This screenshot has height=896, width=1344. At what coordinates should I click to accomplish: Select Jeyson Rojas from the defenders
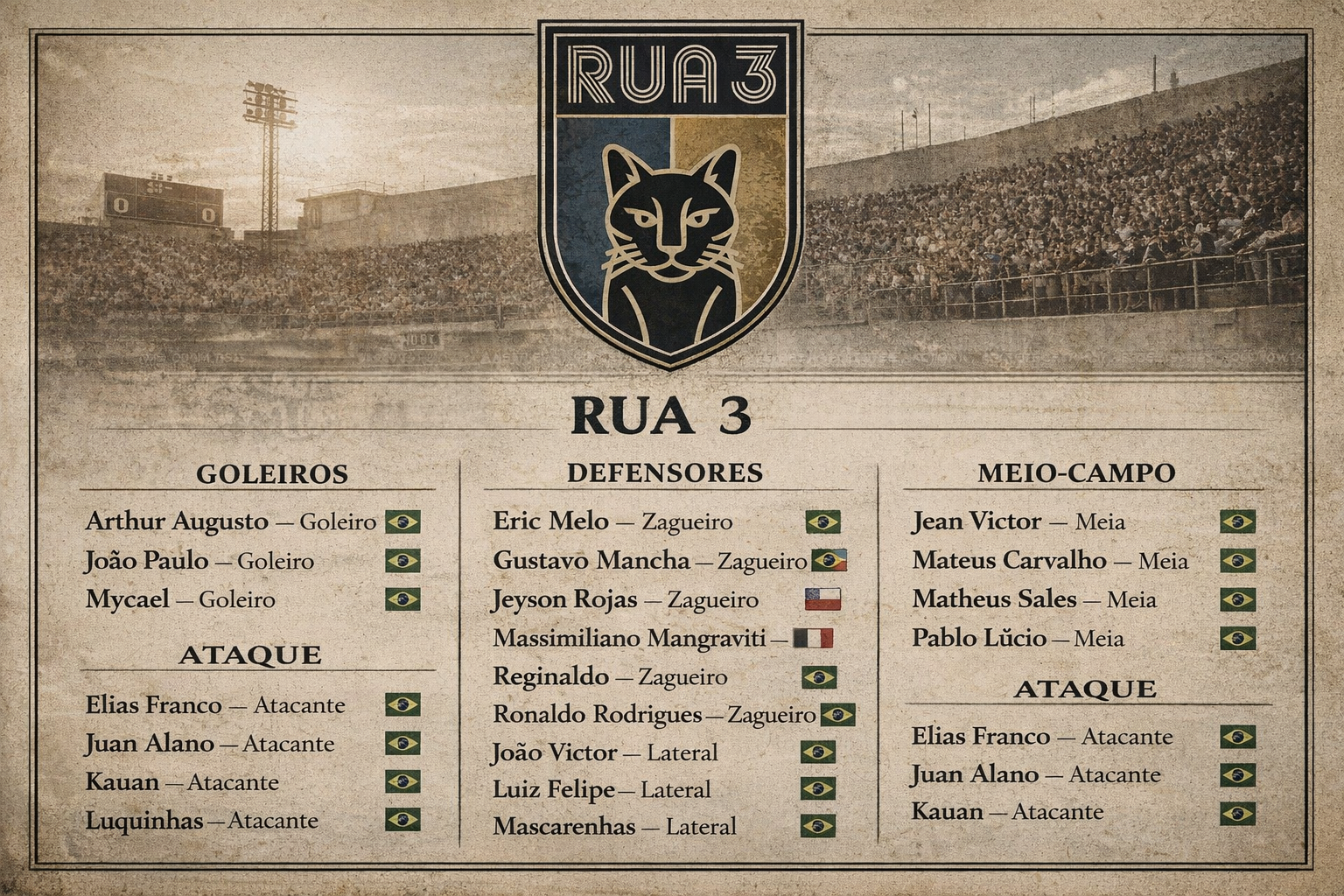click(625, 600)
